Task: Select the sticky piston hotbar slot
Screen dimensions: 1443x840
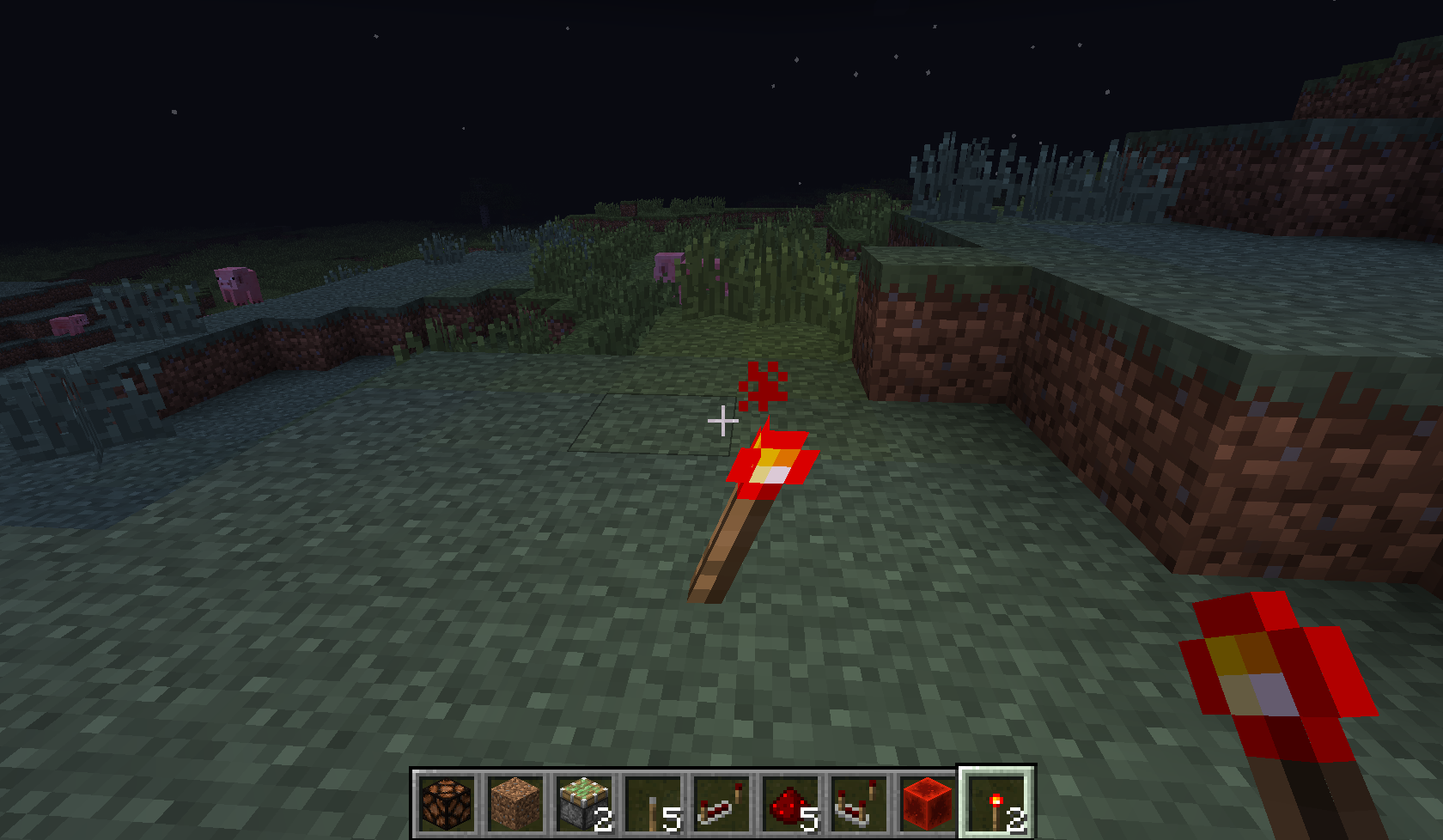Action: pyautogui.click(x=584, y=803)
